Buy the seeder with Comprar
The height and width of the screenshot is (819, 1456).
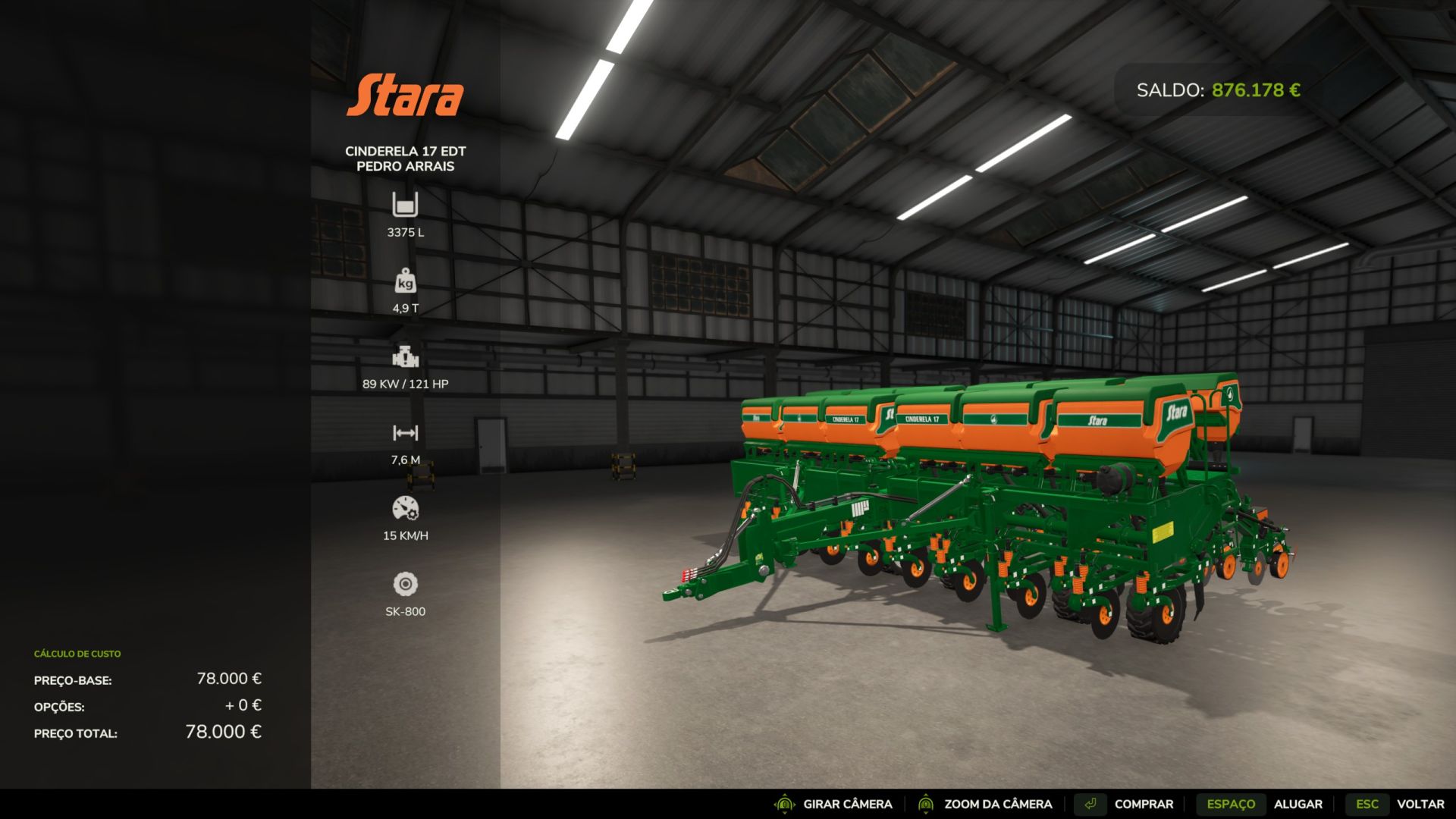(1143, 804)
